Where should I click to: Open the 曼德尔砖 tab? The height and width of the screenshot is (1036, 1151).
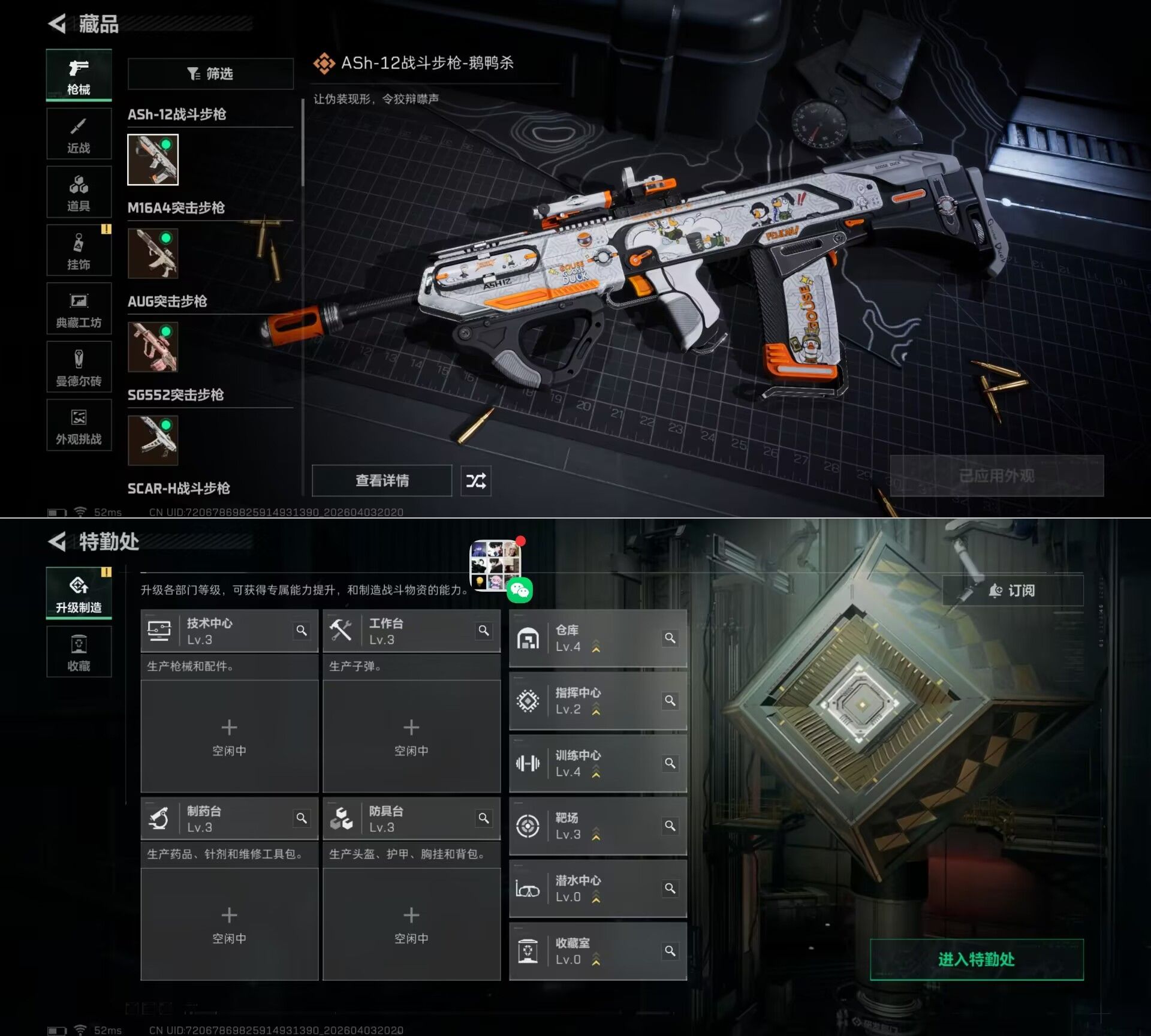(x=79, y=366)
